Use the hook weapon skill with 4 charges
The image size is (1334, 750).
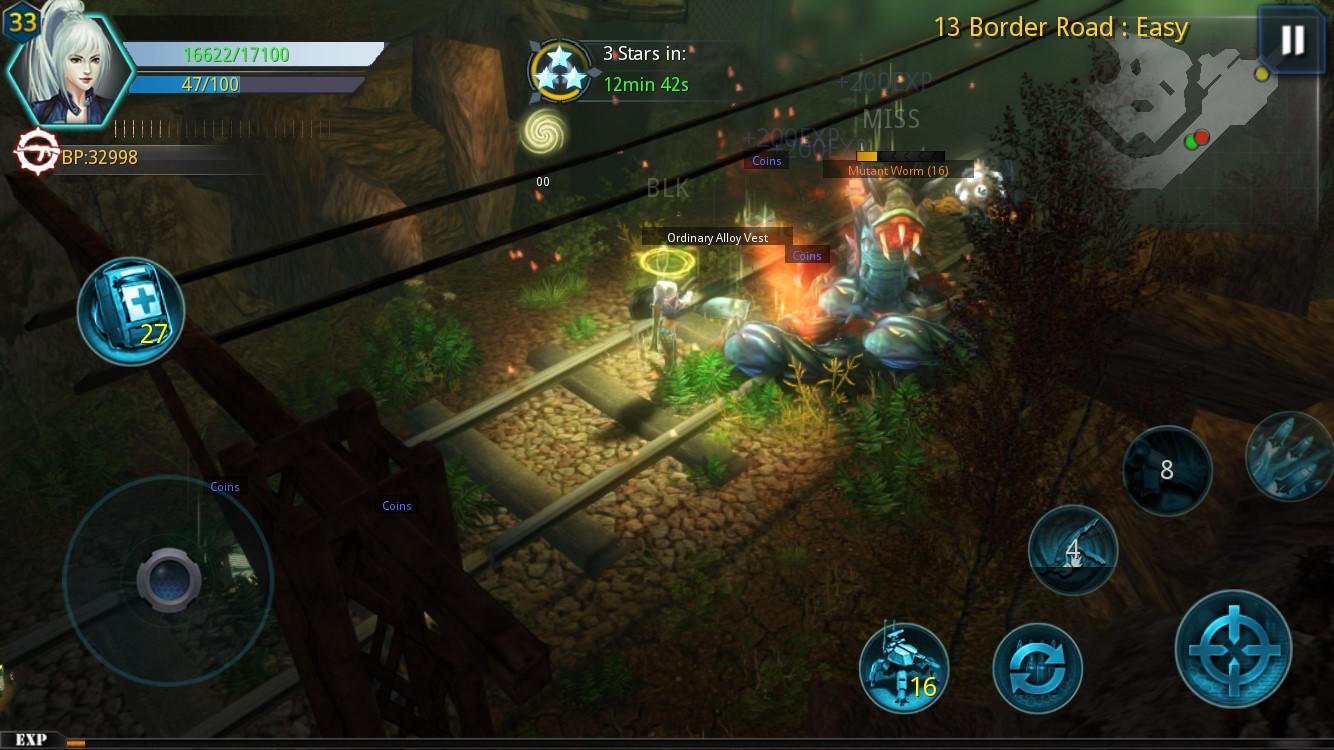pos(1072,550)
